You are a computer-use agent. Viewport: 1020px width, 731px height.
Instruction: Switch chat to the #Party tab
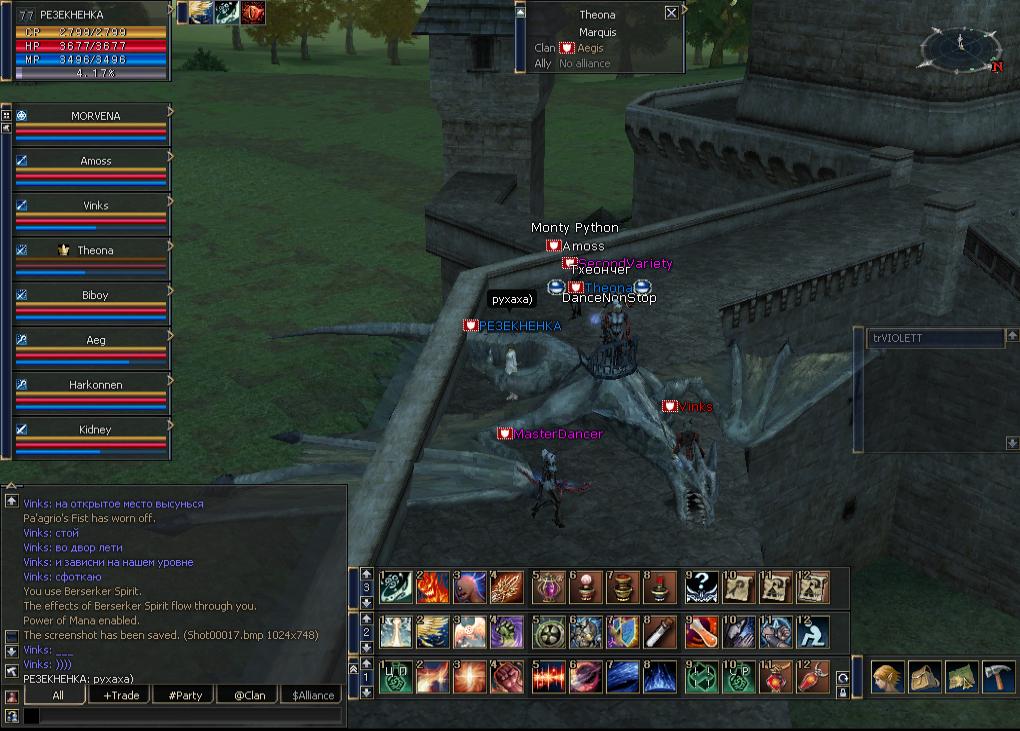[185, 695]
